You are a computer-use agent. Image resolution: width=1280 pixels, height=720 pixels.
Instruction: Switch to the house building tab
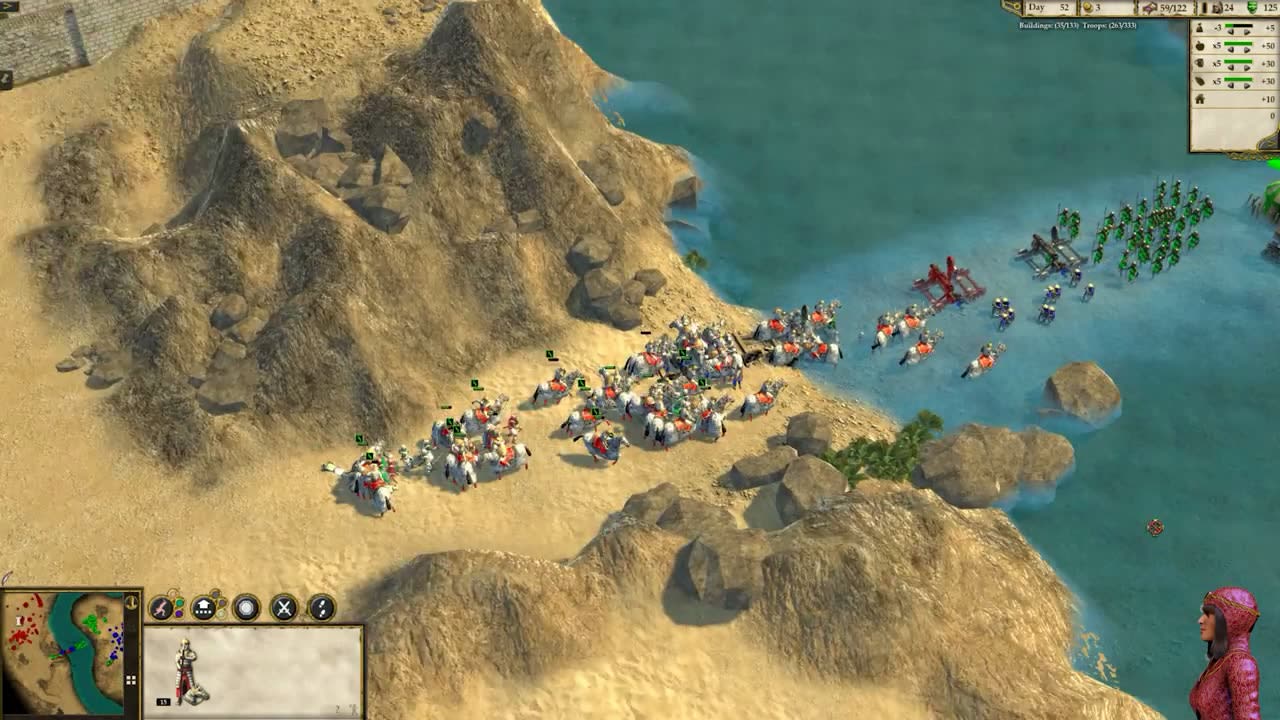(x=203, y=607)
